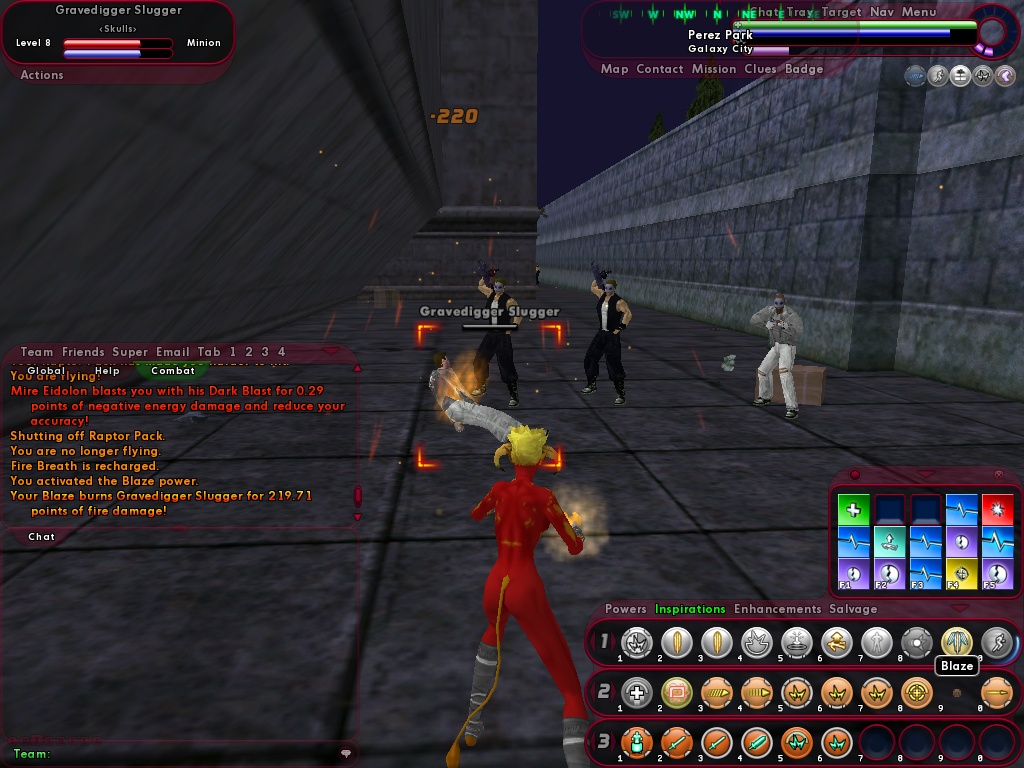Screen dimensions: 1024x768
Task: Open the Friends list
Action: tap(83, 352)
